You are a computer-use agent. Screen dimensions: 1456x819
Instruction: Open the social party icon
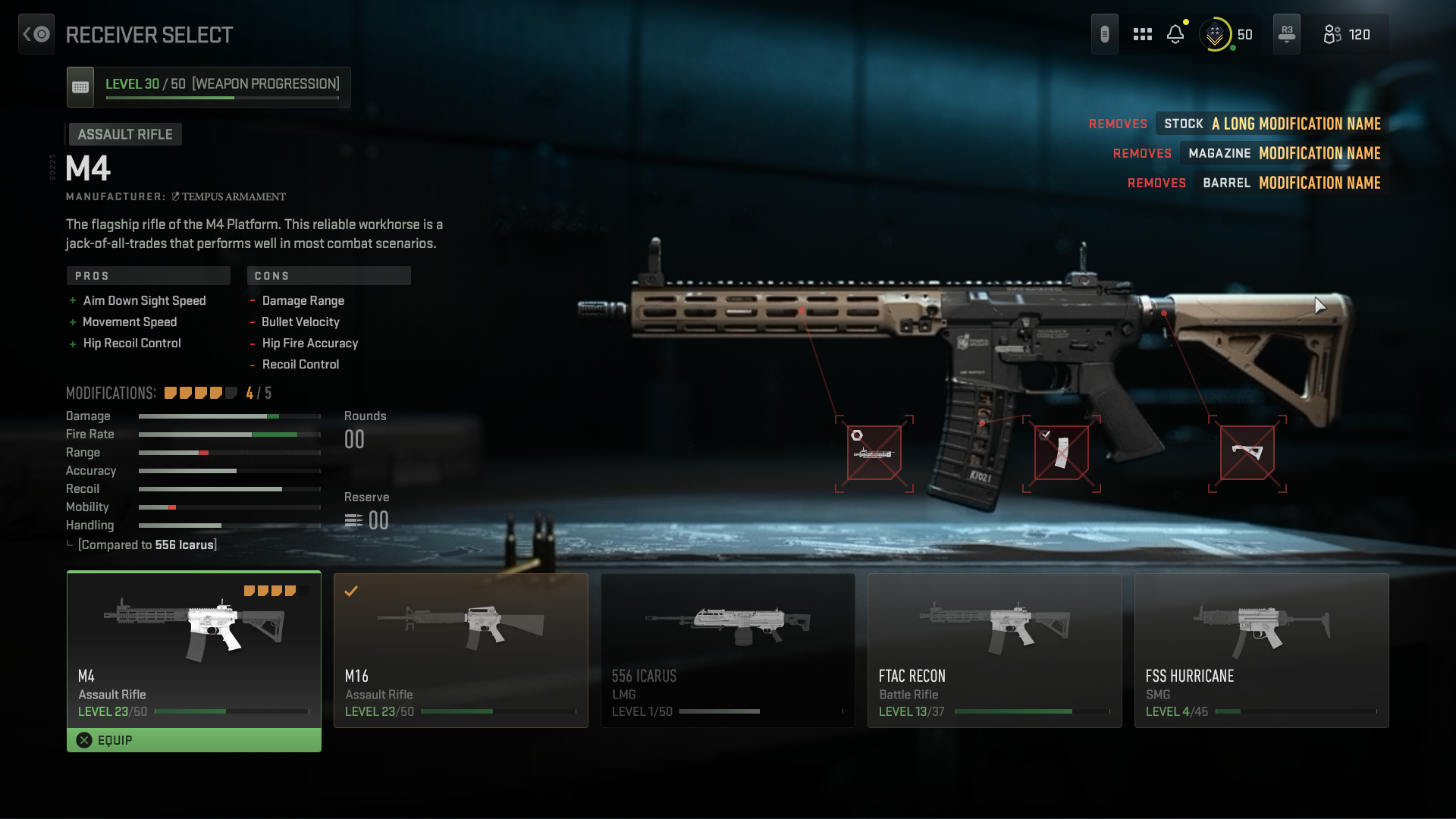[x=1346, y=34]
